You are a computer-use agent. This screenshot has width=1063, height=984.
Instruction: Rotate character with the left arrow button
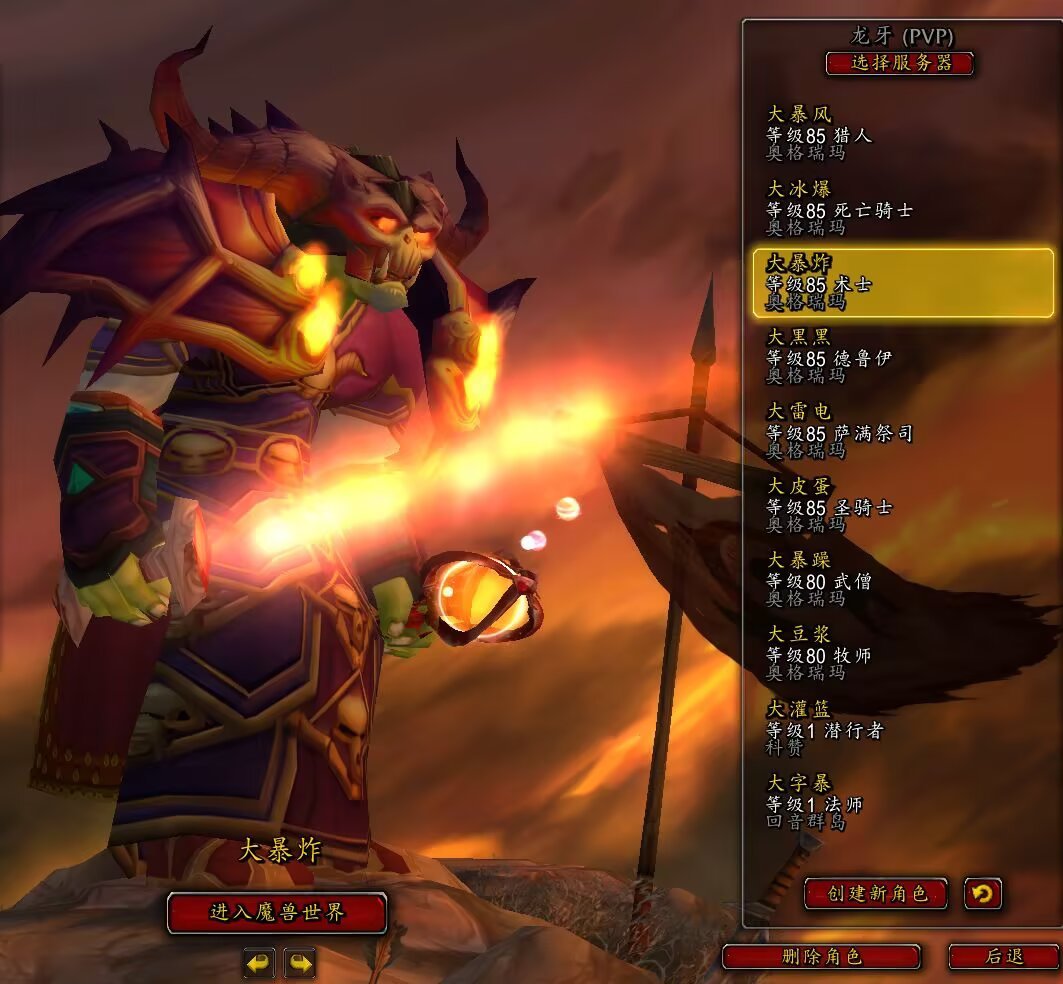pyautogui.click(x=259, y=963)
